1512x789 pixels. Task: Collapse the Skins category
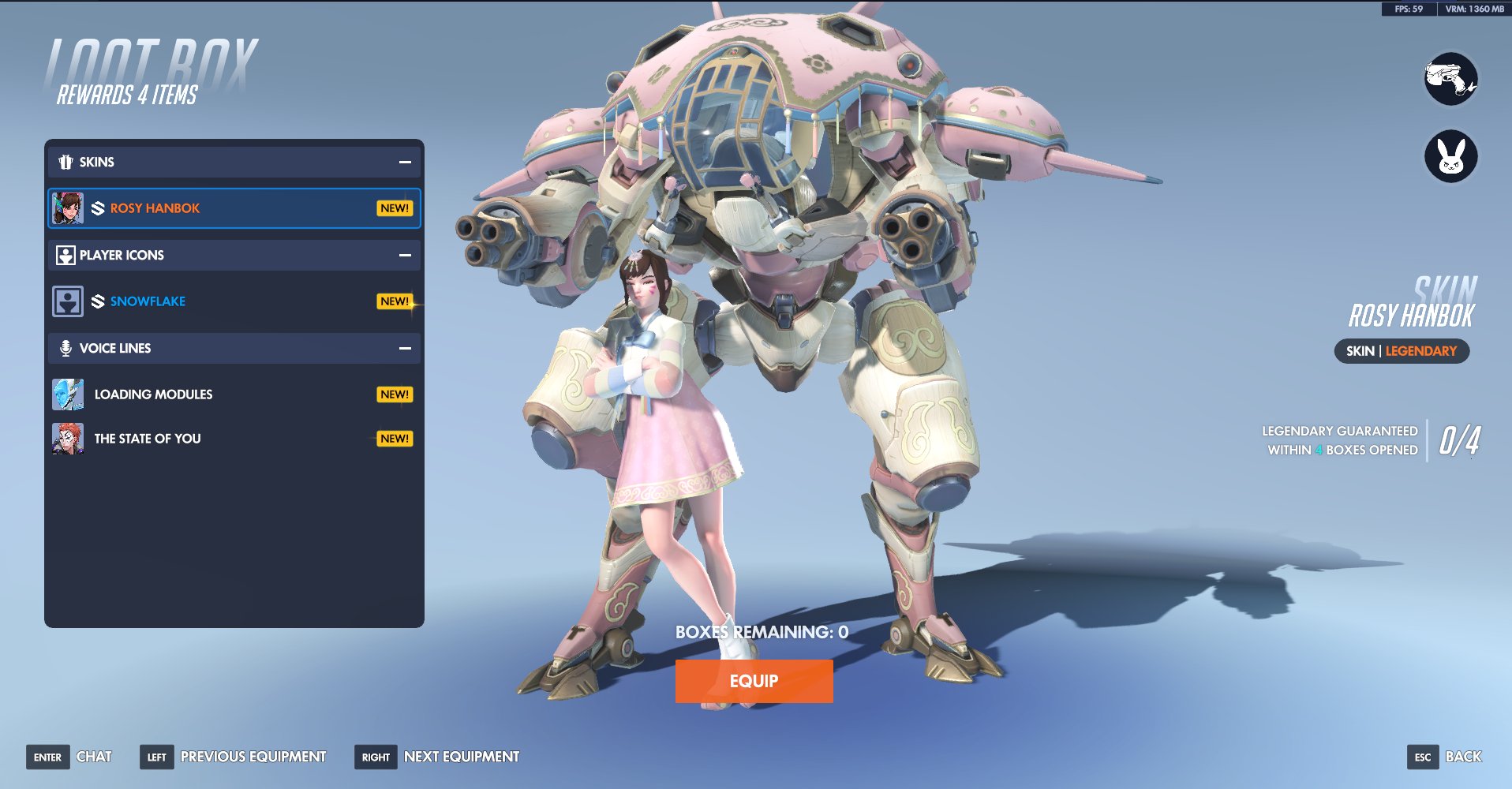(405, 162)
